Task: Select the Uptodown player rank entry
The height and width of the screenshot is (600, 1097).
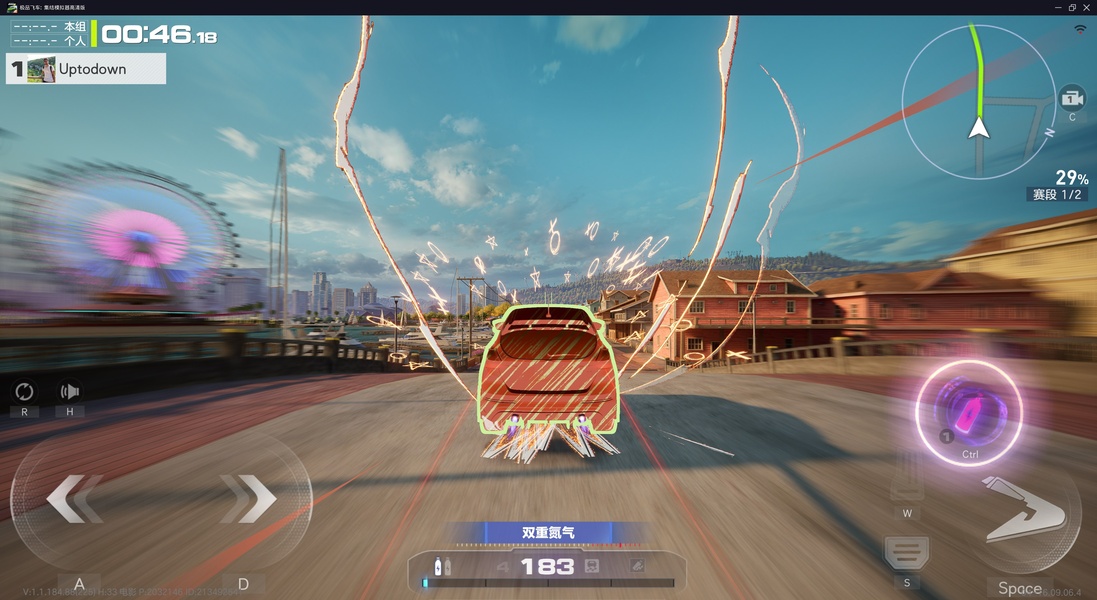Action: (x=86, y=69)
